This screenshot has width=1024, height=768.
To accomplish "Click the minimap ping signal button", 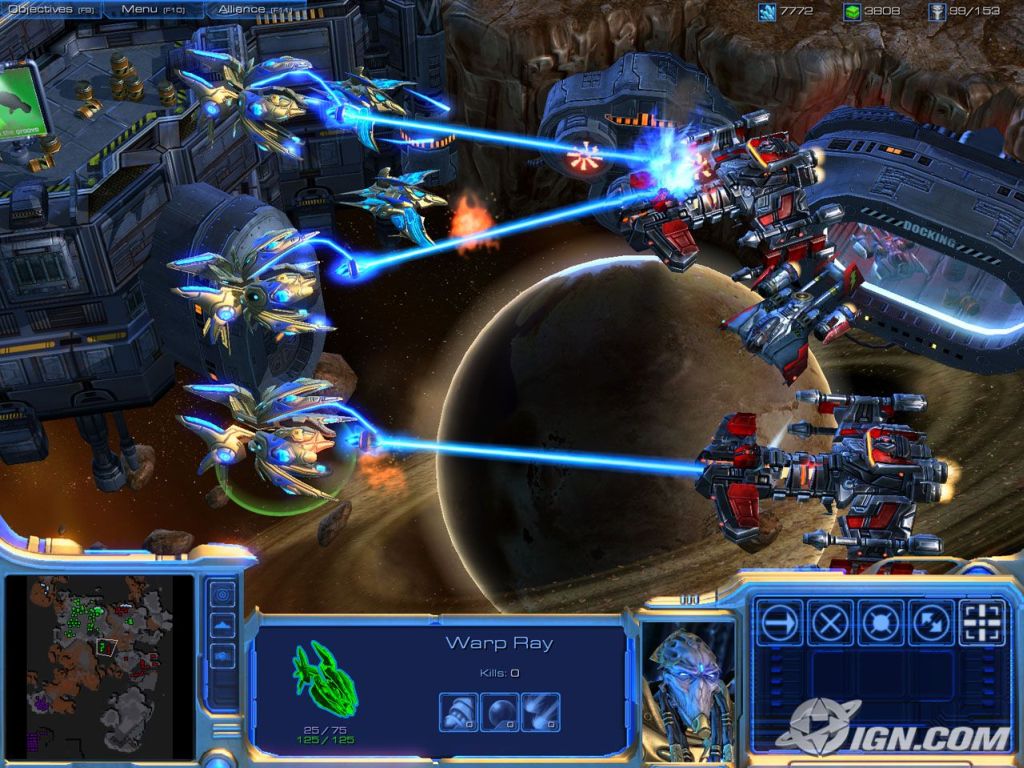I will click(x=222, y=594).
